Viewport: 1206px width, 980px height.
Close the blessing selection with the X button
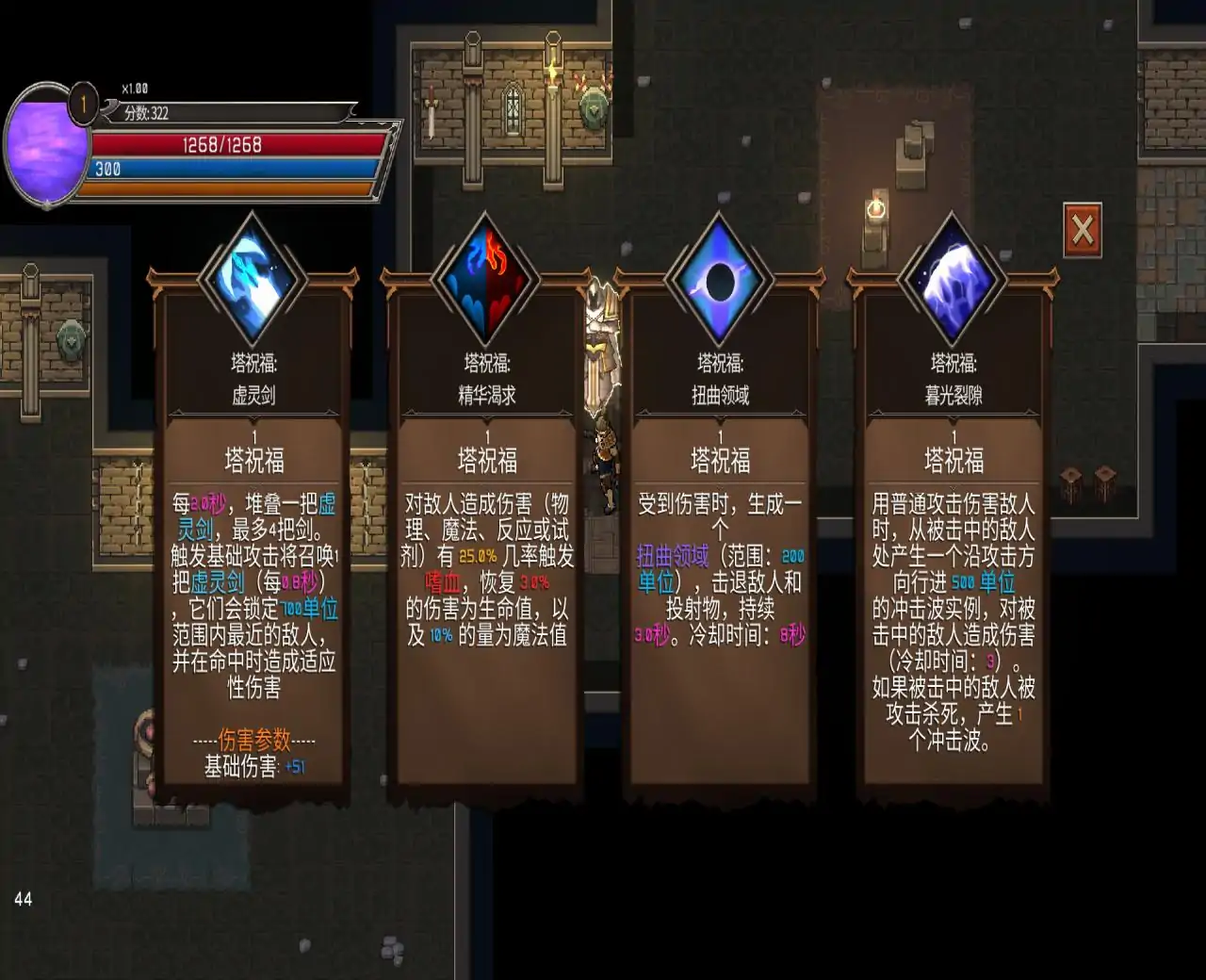point(1083,229)
